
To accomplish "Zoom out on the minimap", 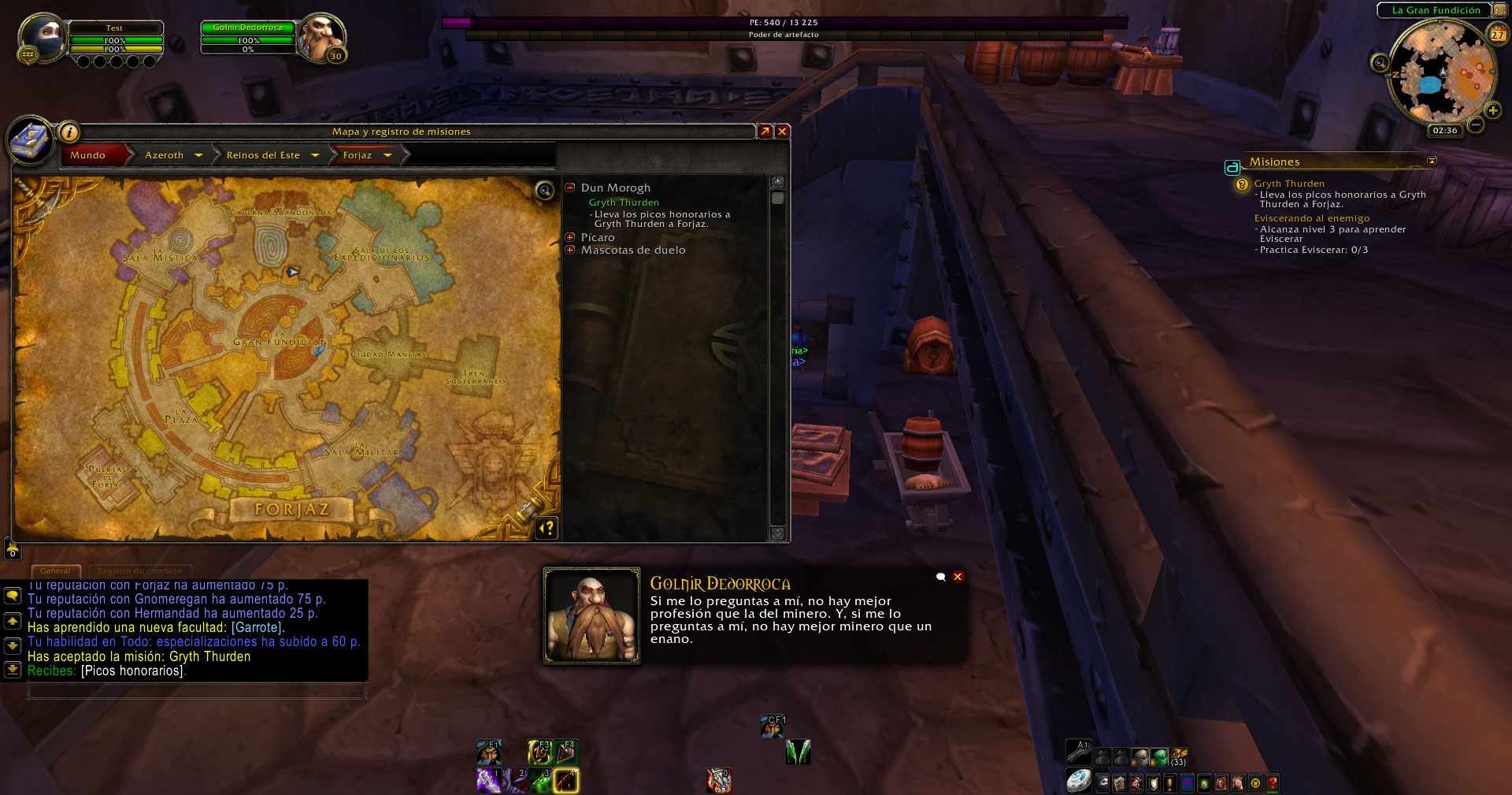I will 1476,124.
